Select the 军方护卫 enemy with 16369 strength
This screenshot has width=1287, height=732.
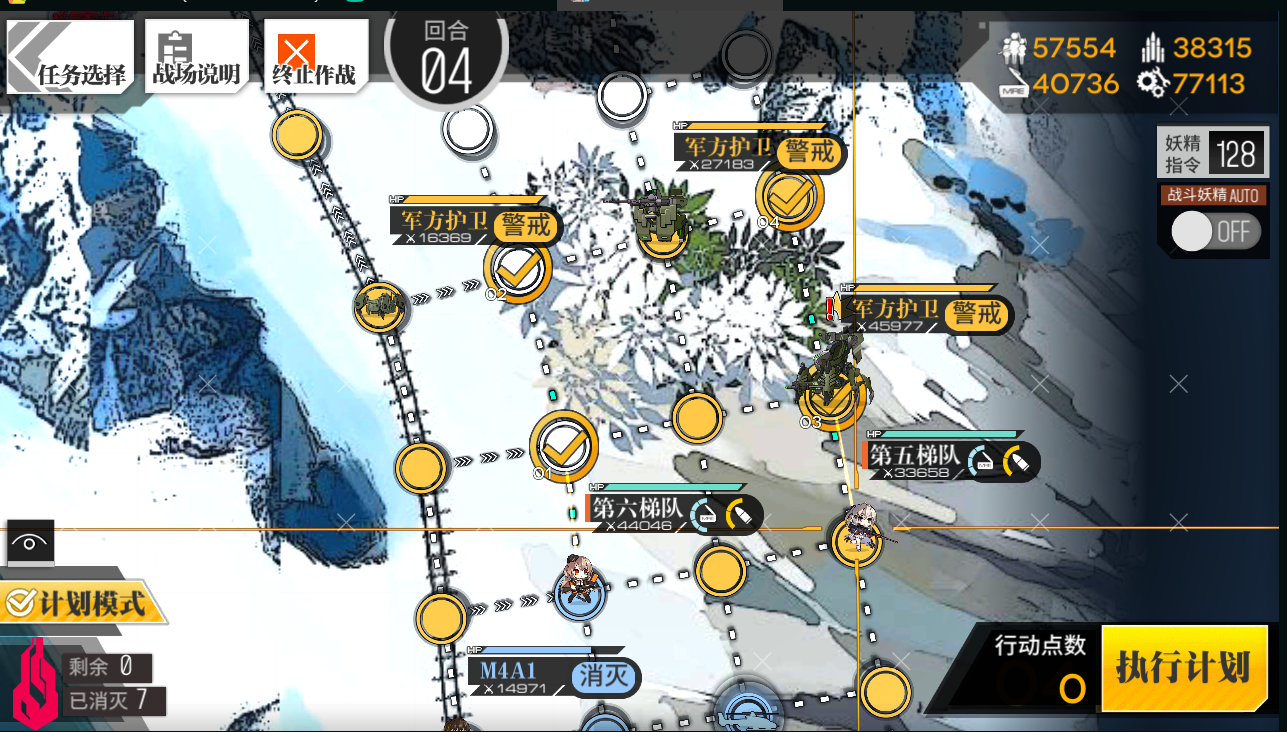coord(379,306)
